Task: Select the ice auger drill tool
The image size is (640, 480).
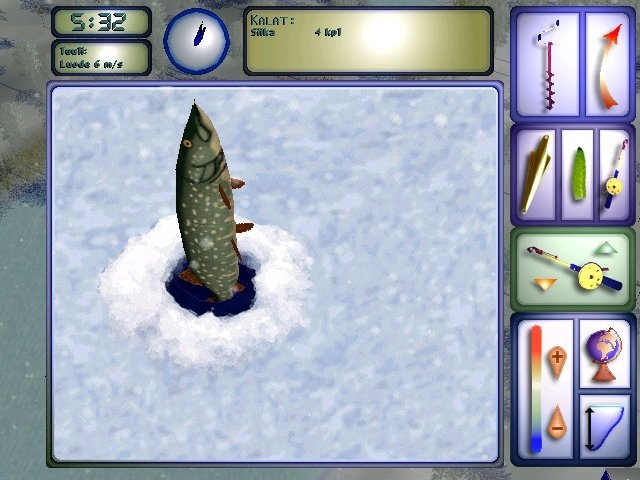Action: 546,66
